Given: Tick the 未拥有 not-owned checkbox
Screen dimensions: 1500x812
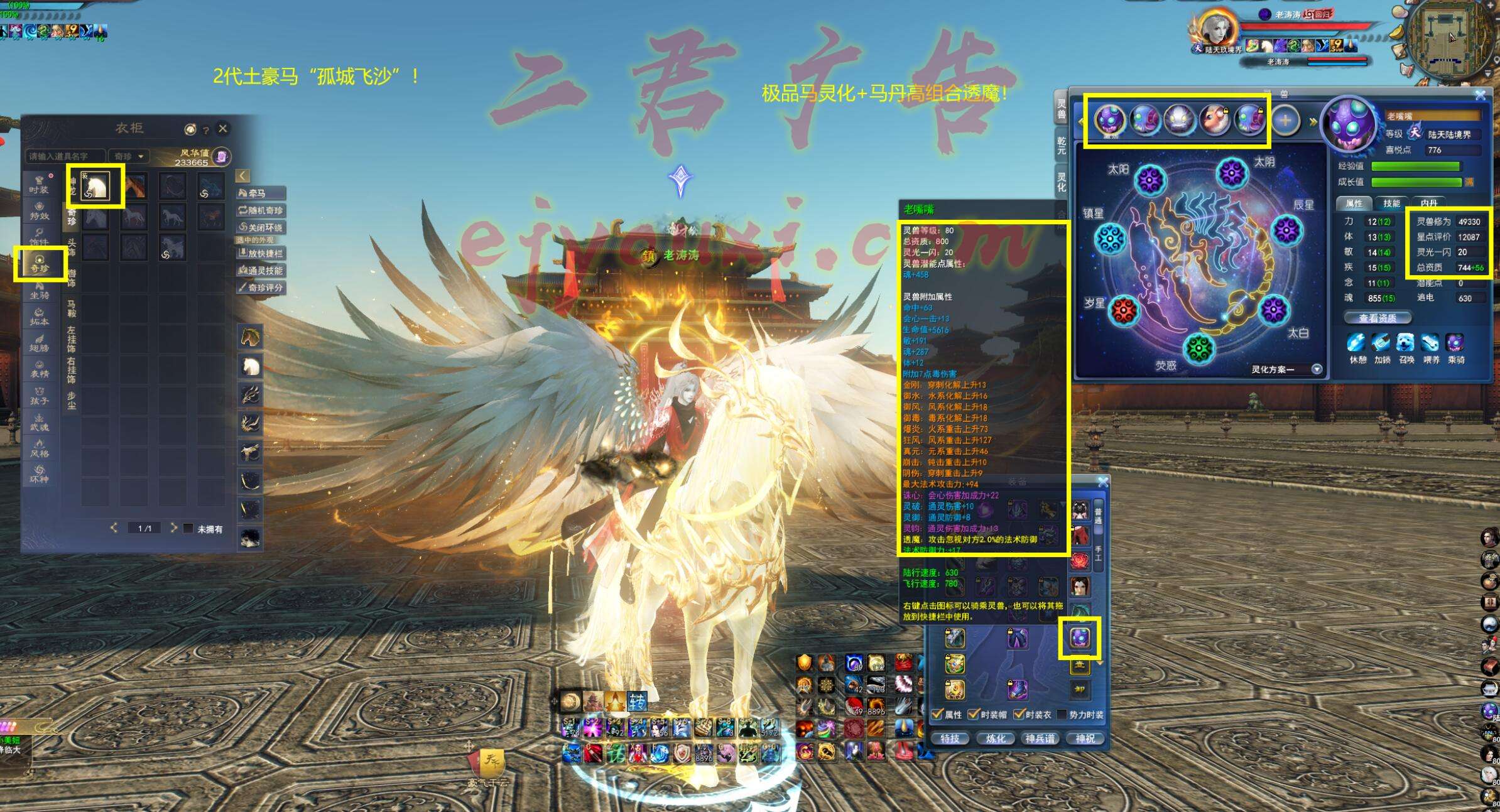Looking at the screenshot, I should tap(188, 529).
